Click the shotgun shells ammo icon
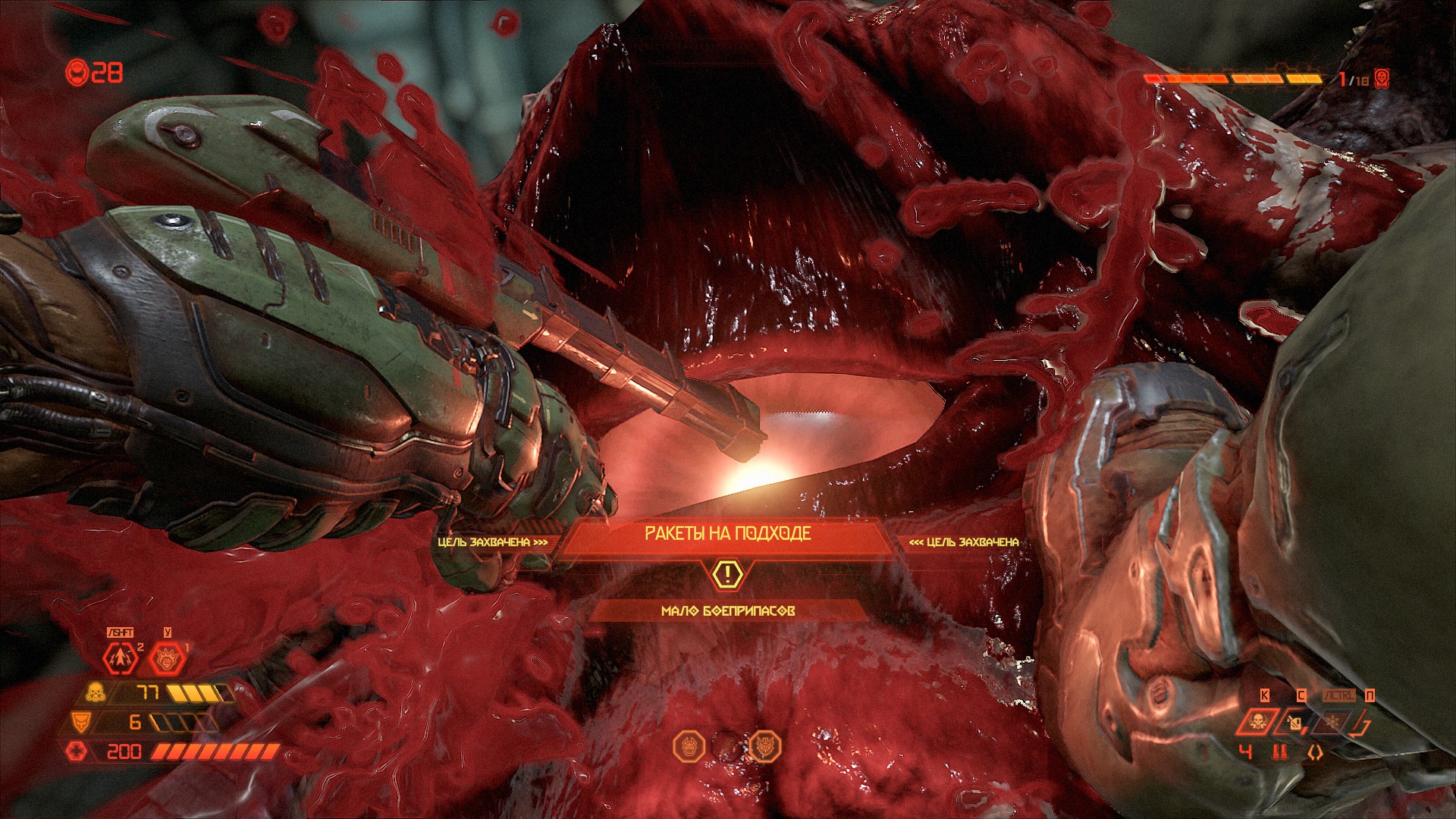This screenshot has width=1456, height=819. [1280, 752]
